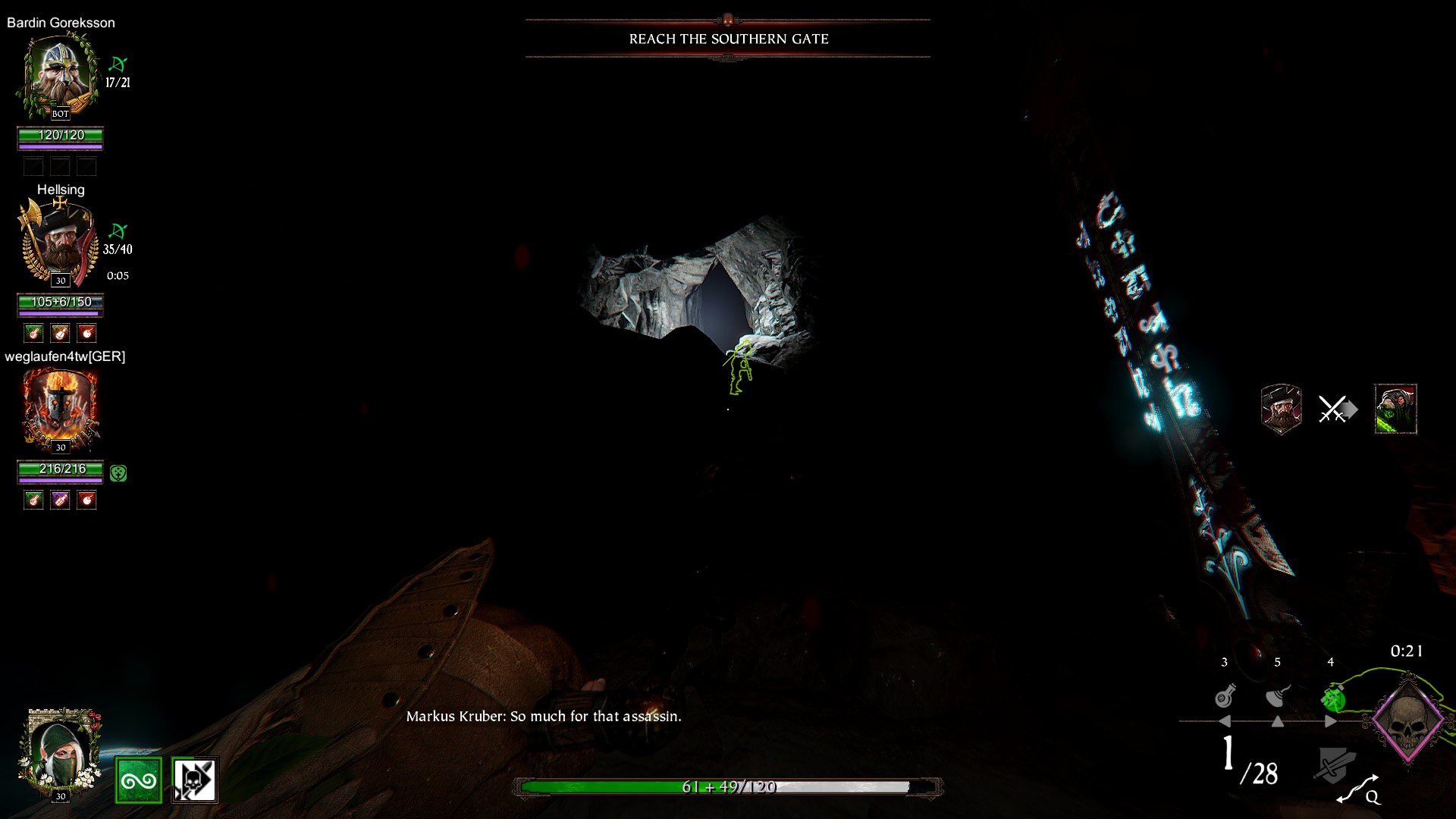
Task: Click the witch hunter portrait in the kill feed
Action: pyautogui.click(x=1281, y=409)
